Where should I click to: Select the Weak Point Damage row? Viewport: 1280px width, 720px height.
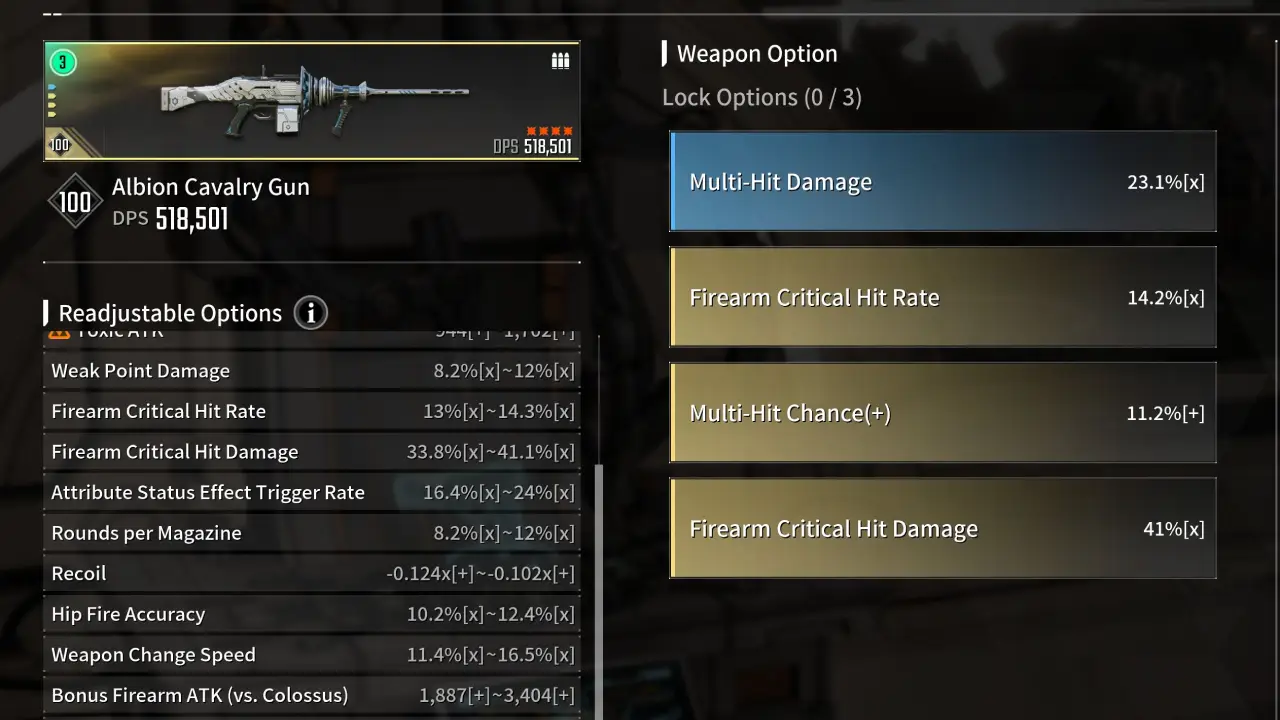pyautogui.click(x=312, y=370)
